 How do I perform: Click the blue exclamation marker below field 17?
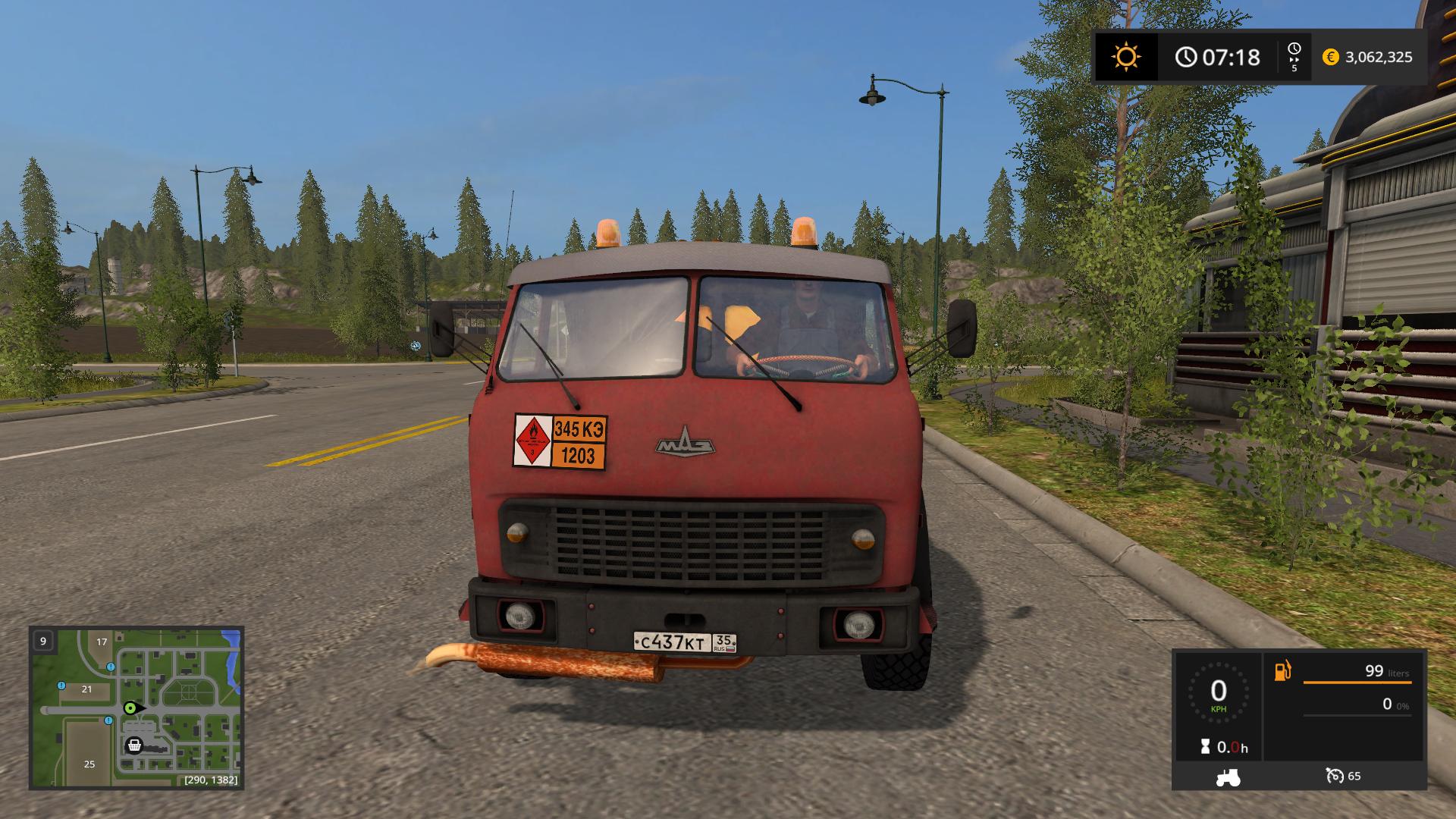tap(111, 667)
